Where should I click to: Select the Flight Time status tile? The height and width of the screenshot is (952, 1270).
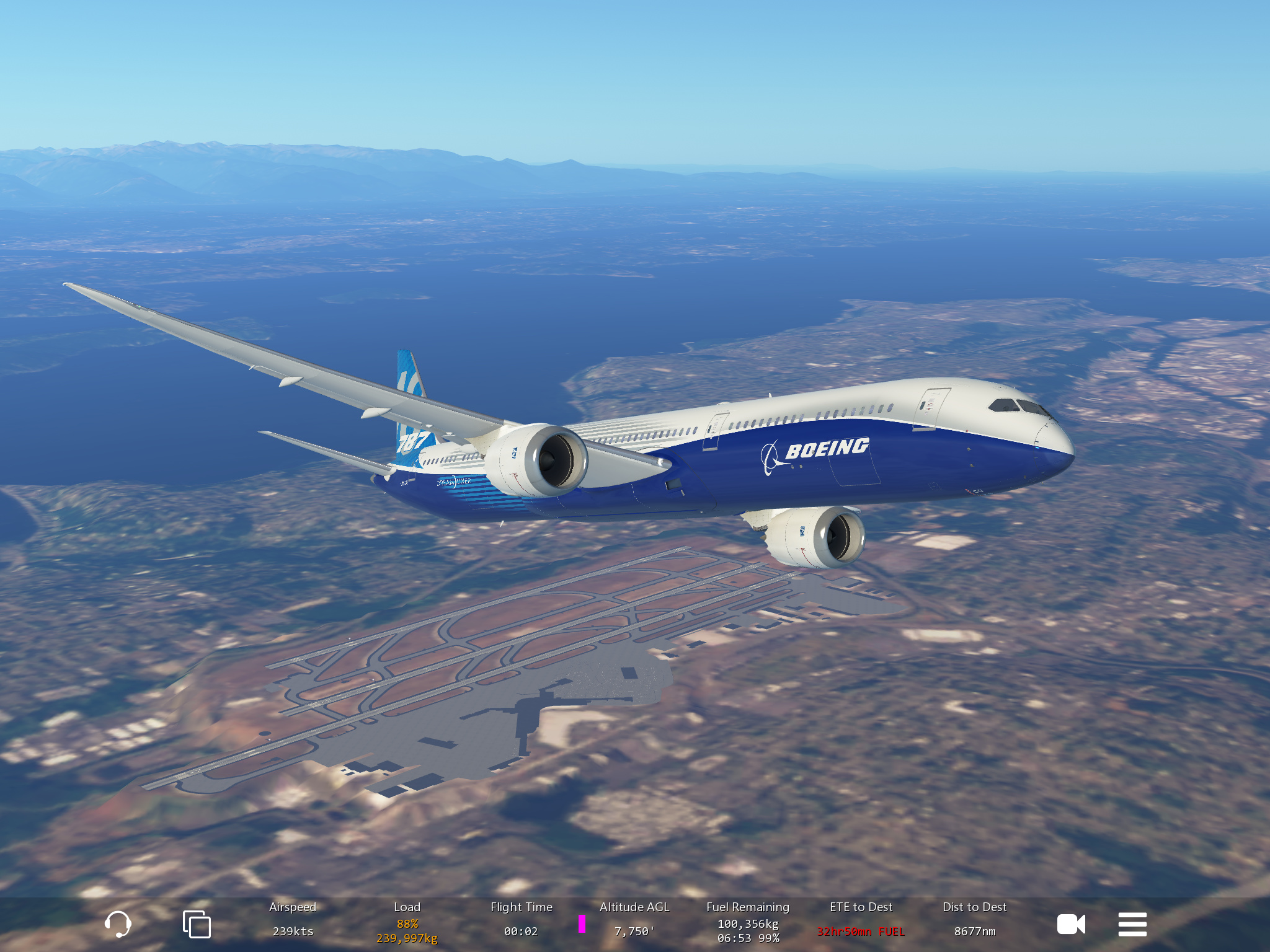click(x=521, y=921)
